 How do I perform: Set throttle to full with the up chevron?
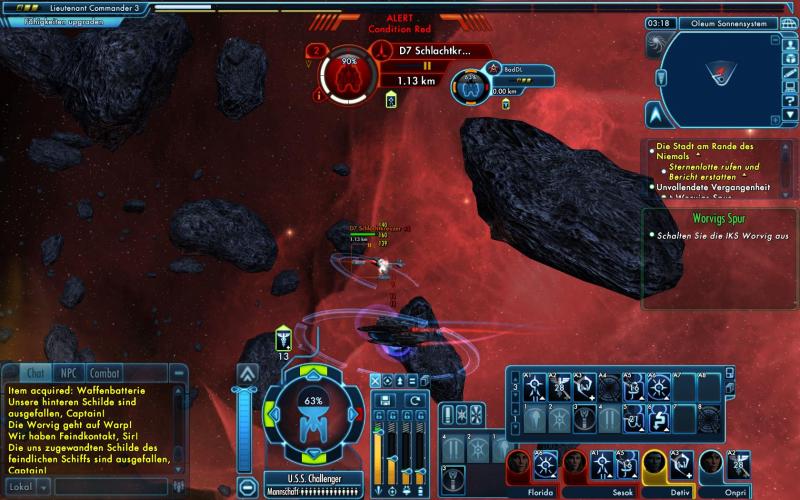point(247,373)
